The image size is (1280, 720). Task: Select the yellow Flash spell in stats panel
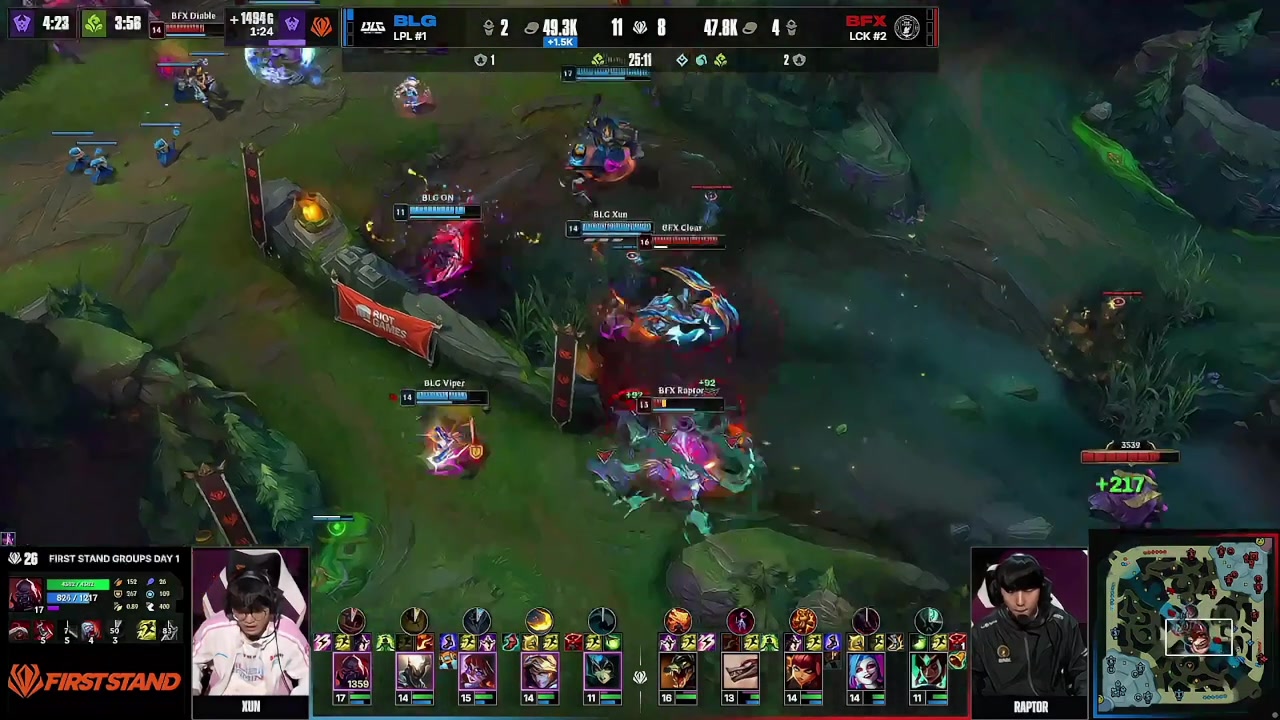146,630
